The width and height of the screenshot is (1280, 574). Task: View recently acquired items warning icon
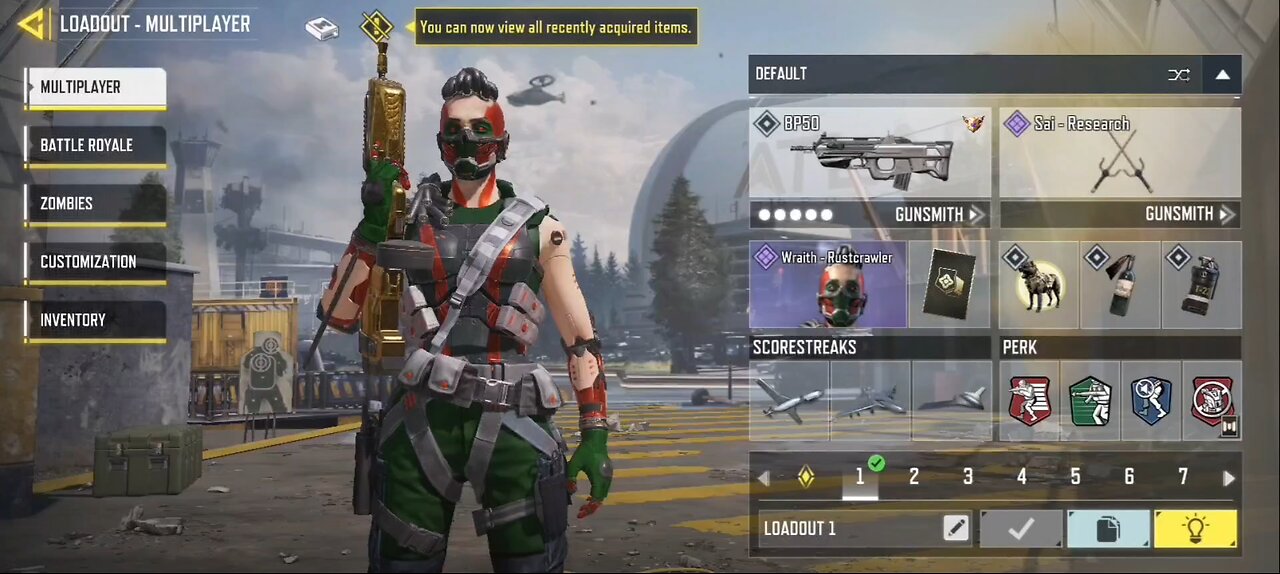point(376,26)
